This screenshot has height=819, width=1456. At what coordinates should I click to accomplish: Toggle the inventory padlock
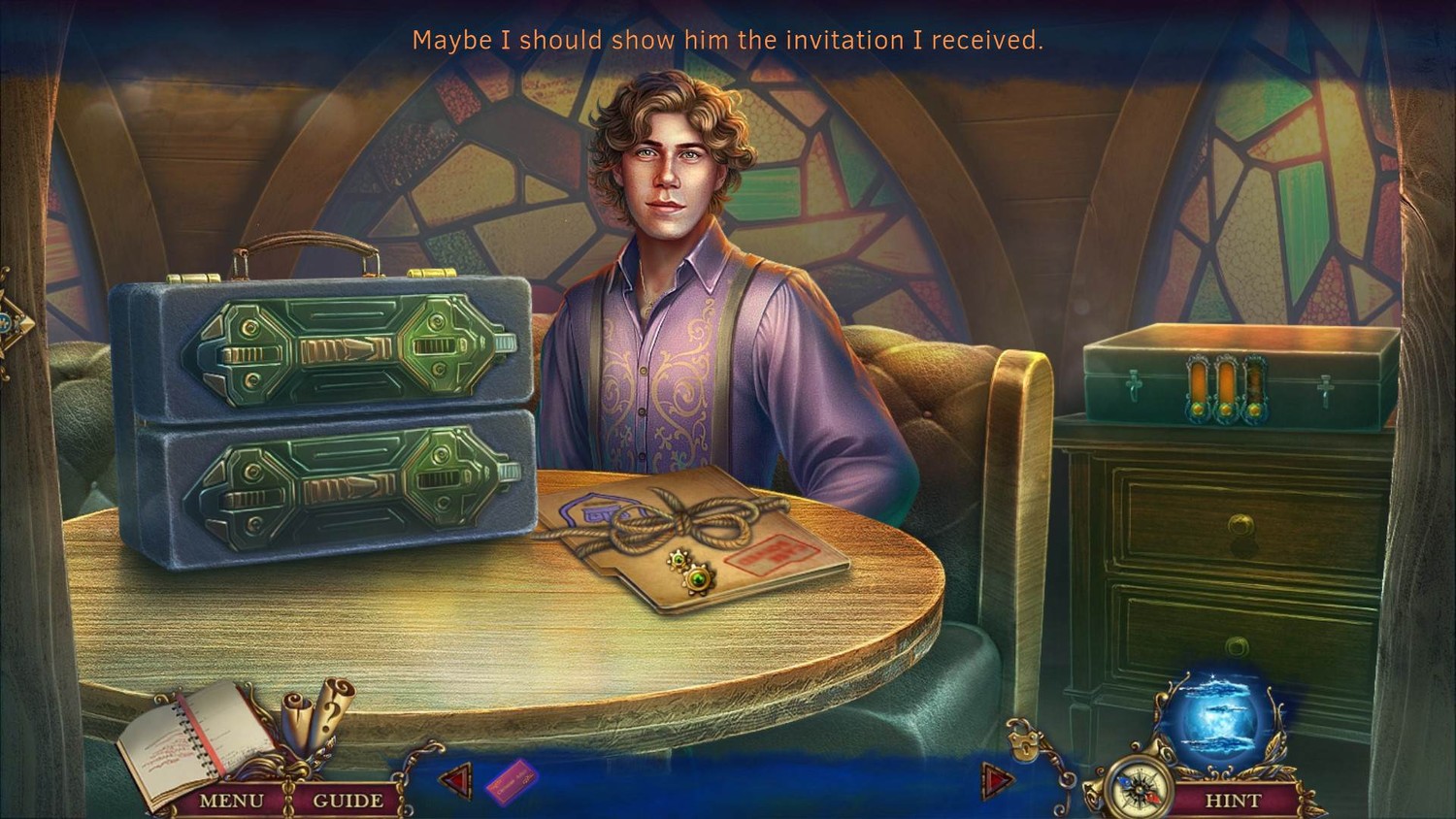click(1021, 742)
